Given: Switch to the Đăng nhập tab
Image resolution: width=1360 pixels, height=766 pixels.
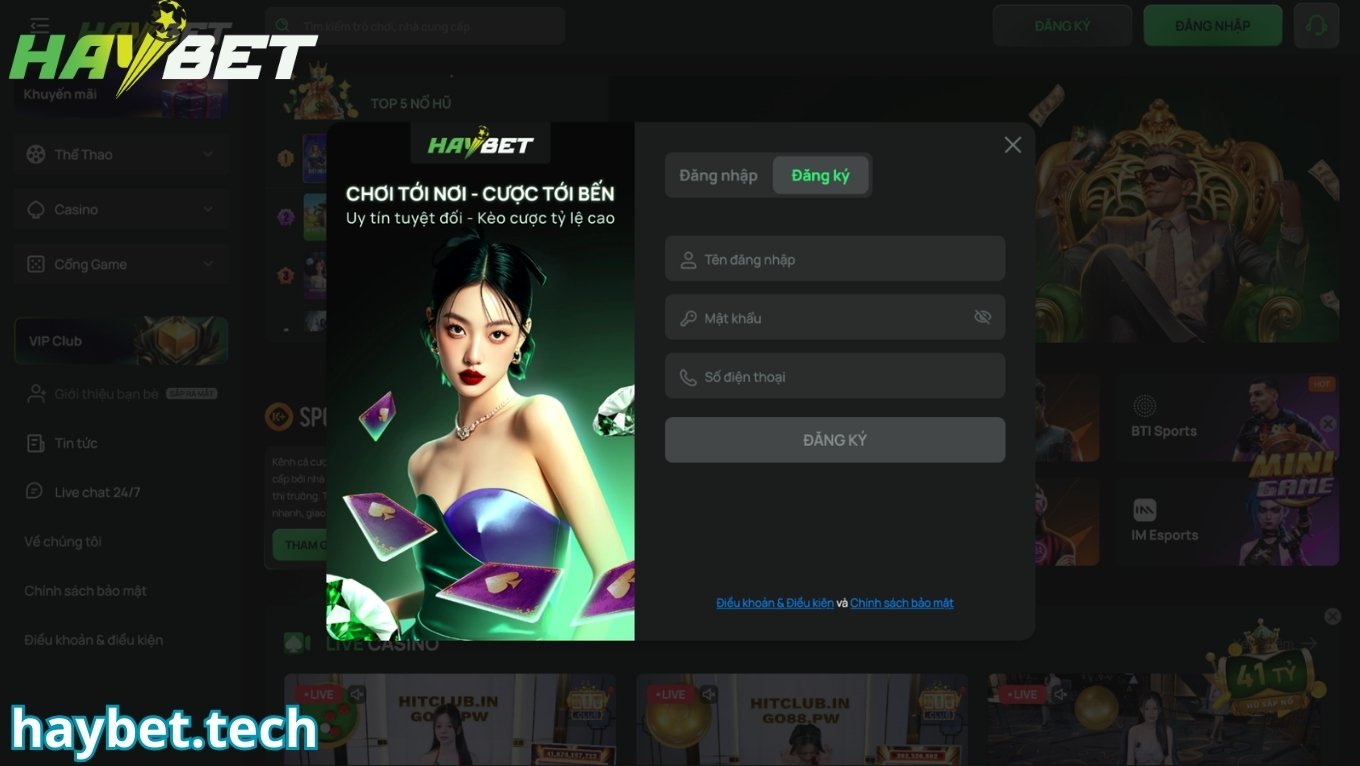Looking at the screenshot, I should (x=718, y=176).
